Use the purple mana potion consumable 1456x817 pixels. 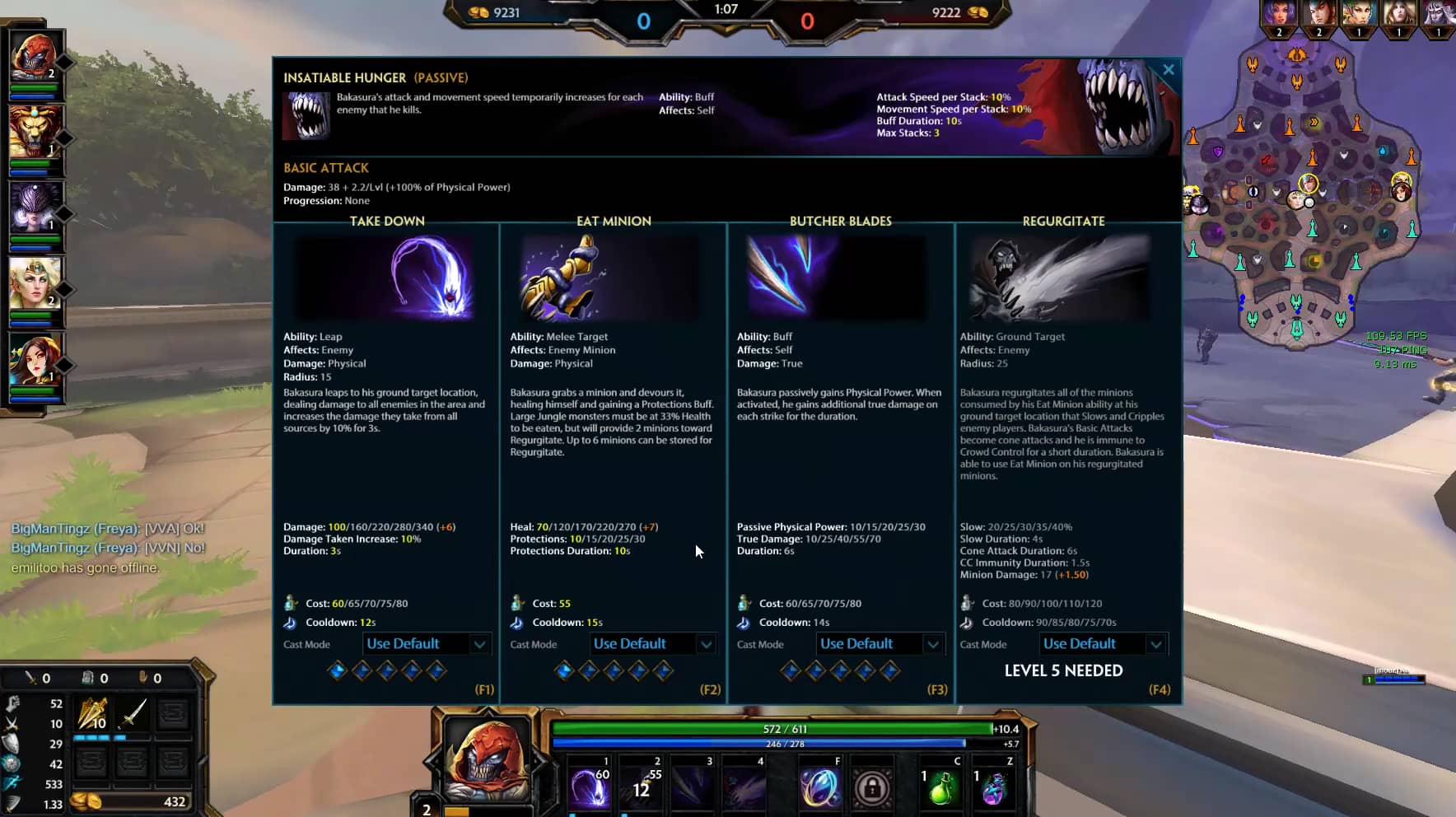tap(994, 788)
